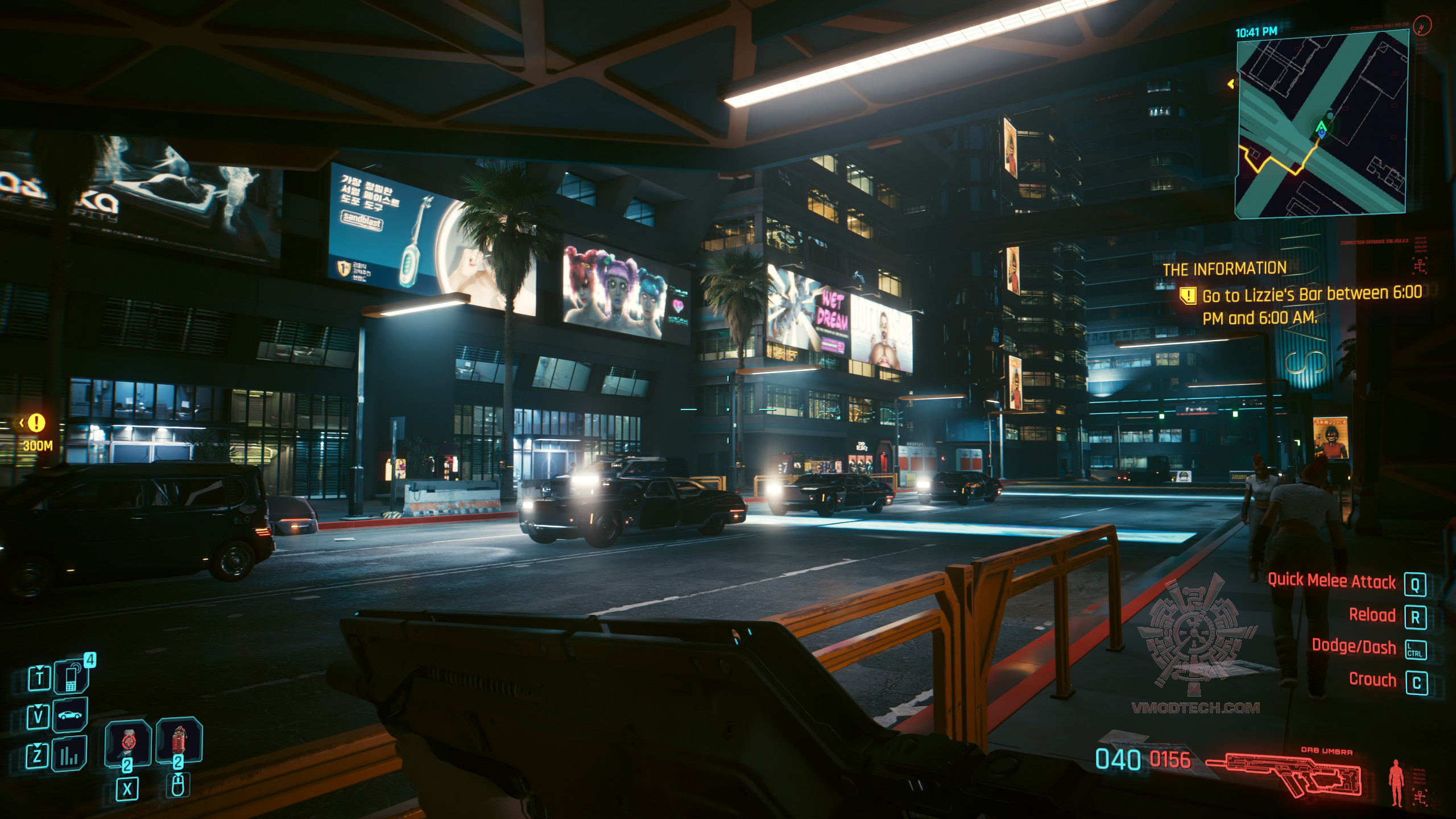
Task: Use the health inhaler consumable slot
Action: (127, 742)
